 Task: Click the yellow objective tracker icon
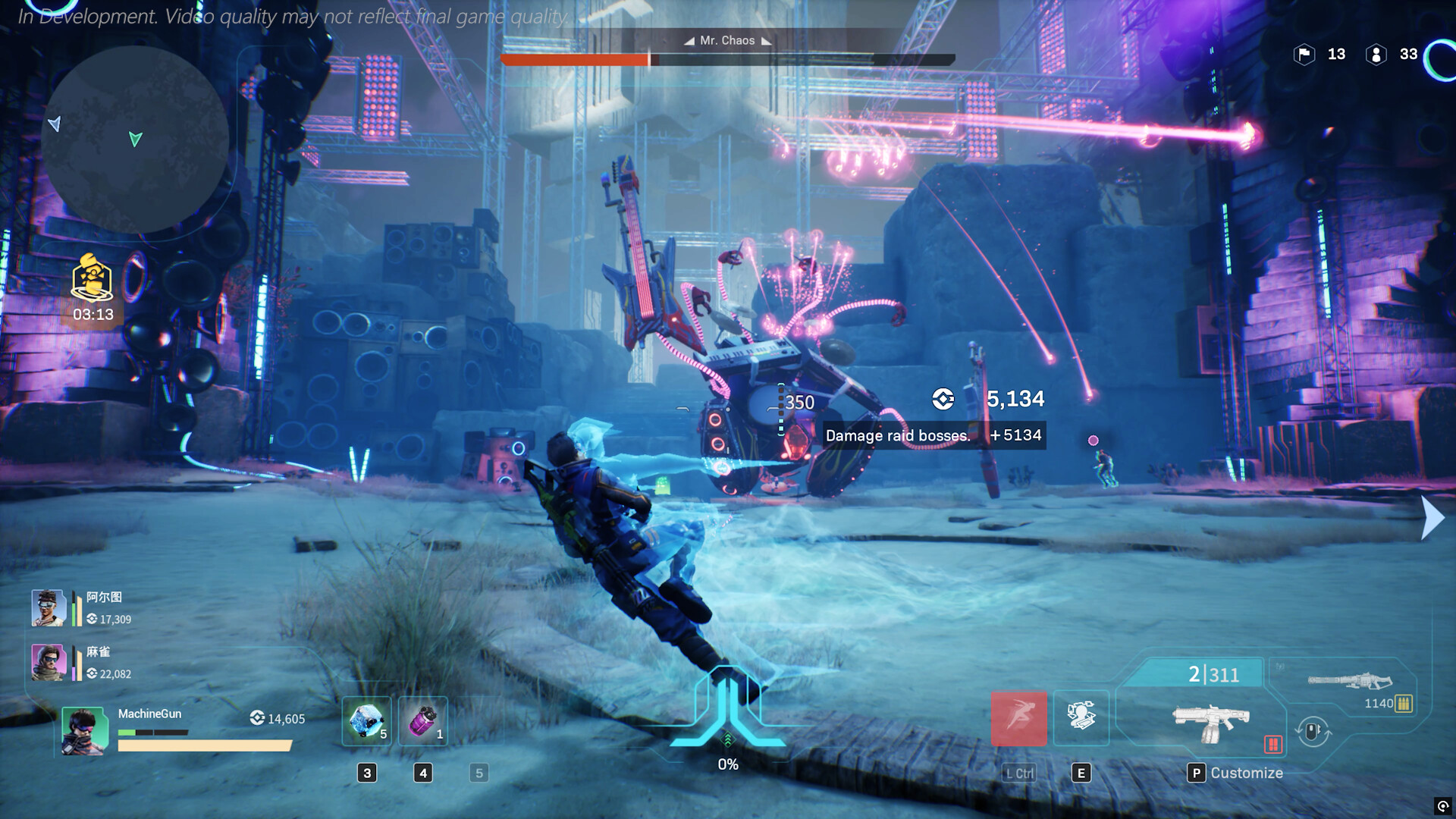pos(93,278)
